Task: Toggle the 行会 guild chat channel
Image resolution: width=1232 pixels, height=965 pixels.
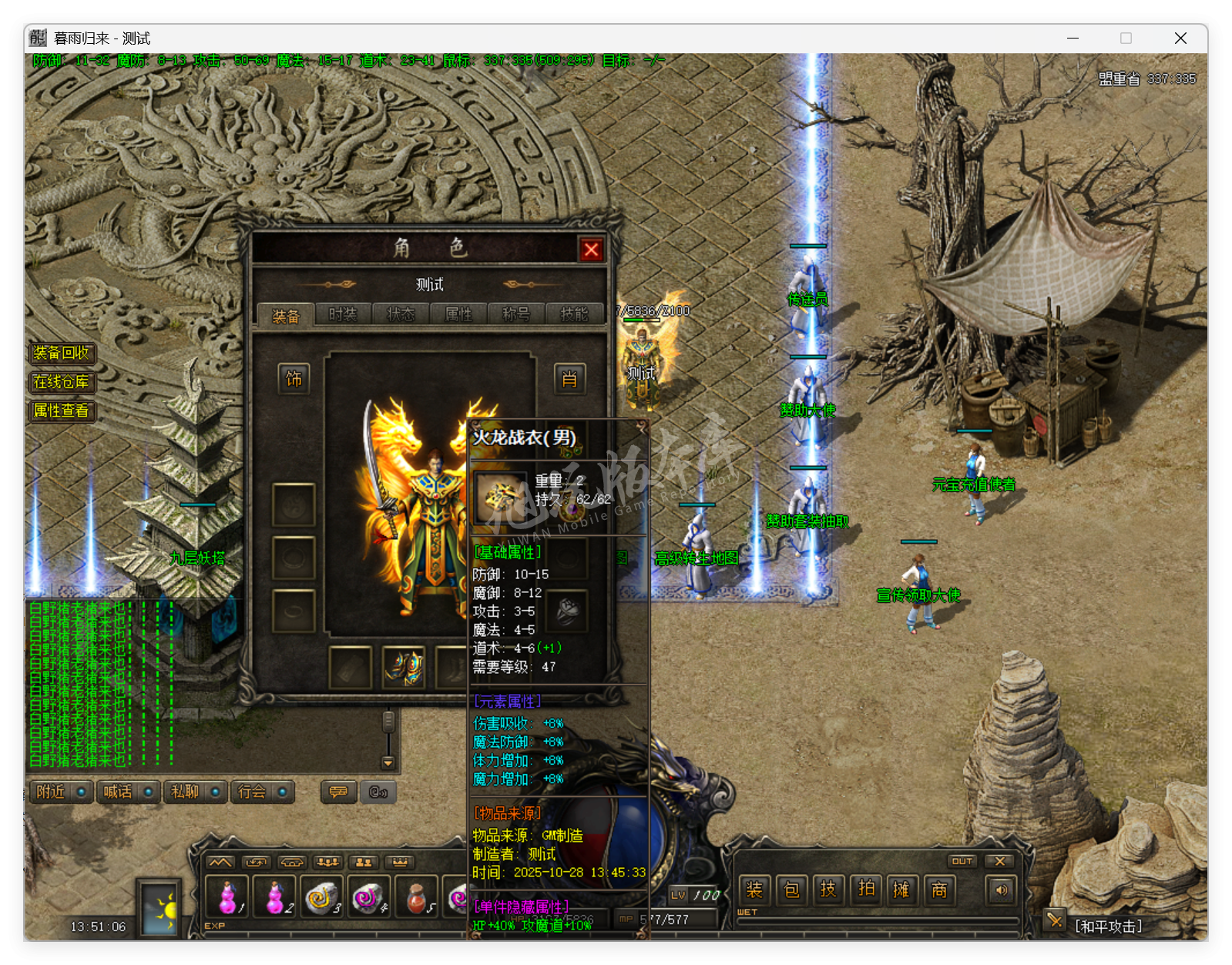Action: (262, 792)
